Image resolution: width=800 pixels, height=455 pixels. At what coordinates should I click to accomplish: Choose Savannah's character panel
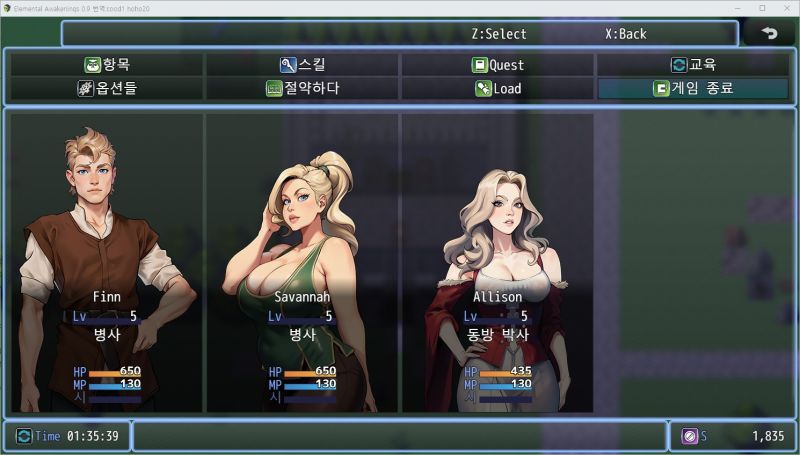pyautogui.click(x=302, y=262)
